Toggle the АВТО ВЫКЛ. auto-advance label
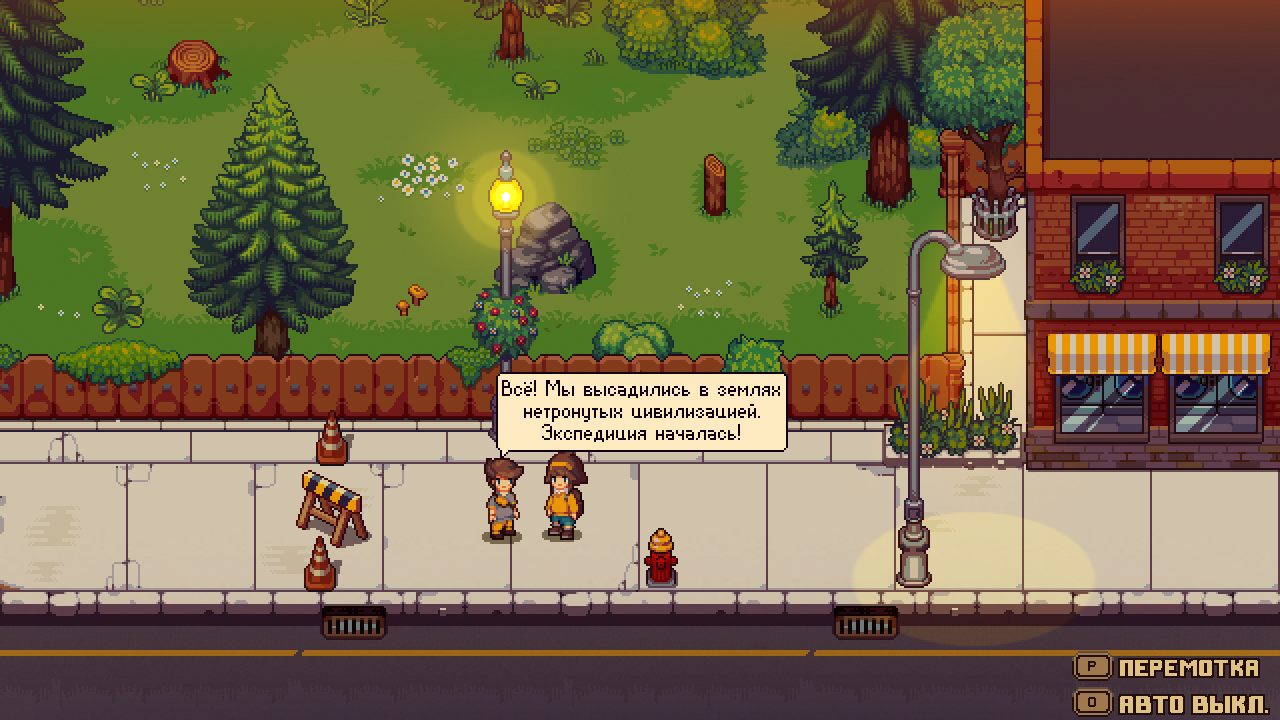 tap(1193, 703)
